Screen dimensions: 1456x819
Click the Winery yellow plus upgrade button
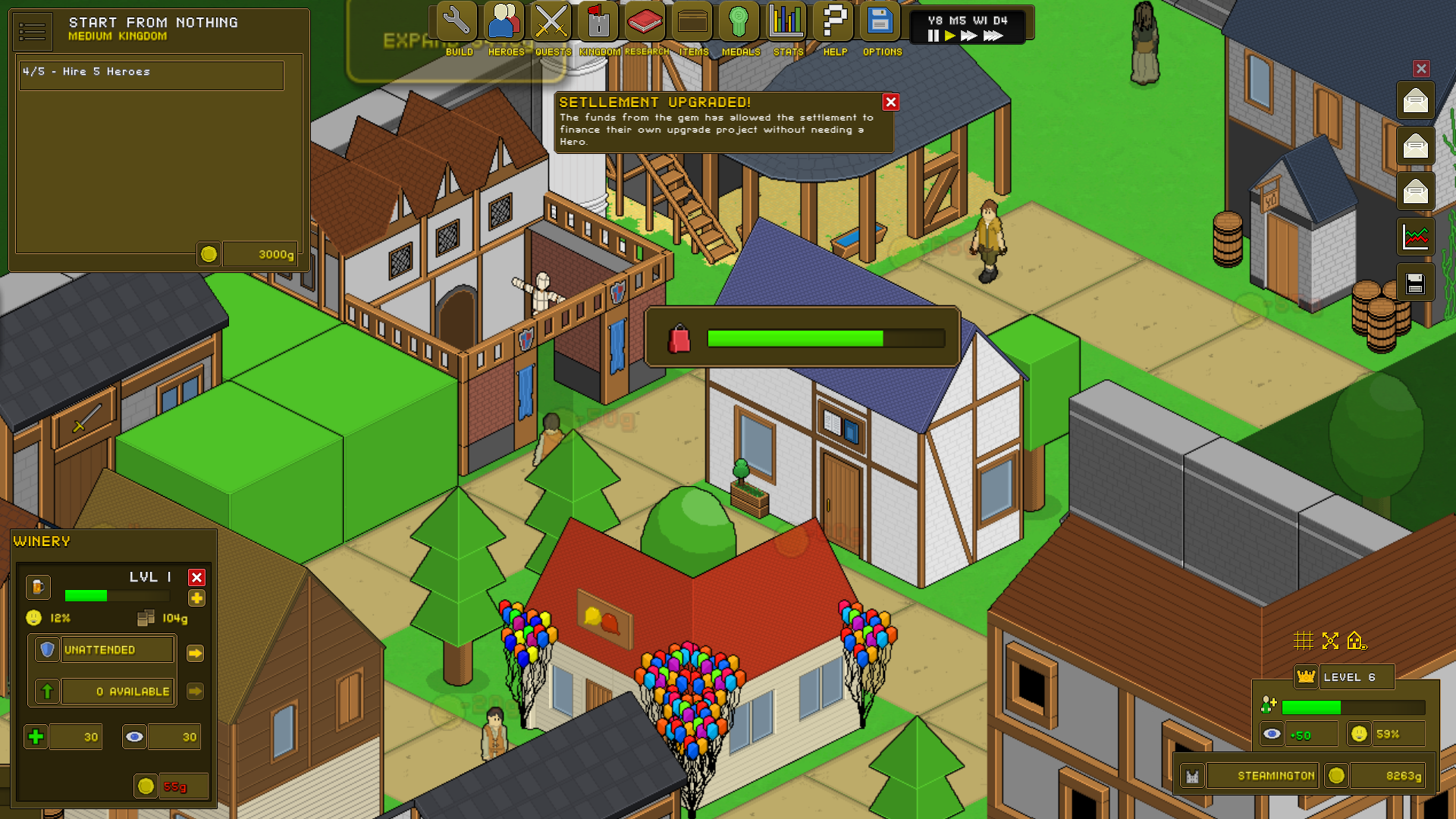tap(196, 599)
